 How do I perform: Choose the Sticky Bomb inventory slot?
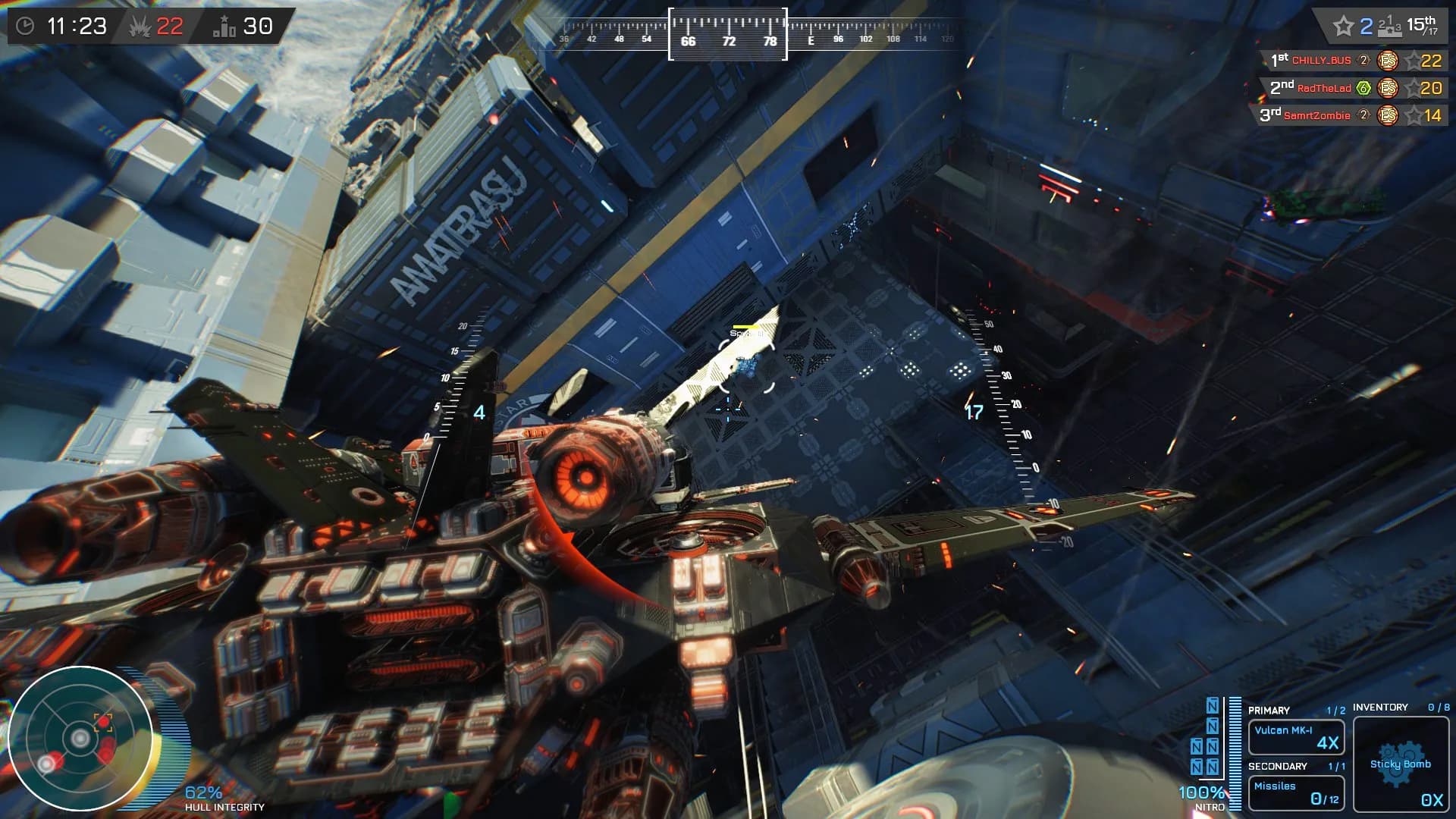(1401, 764)
